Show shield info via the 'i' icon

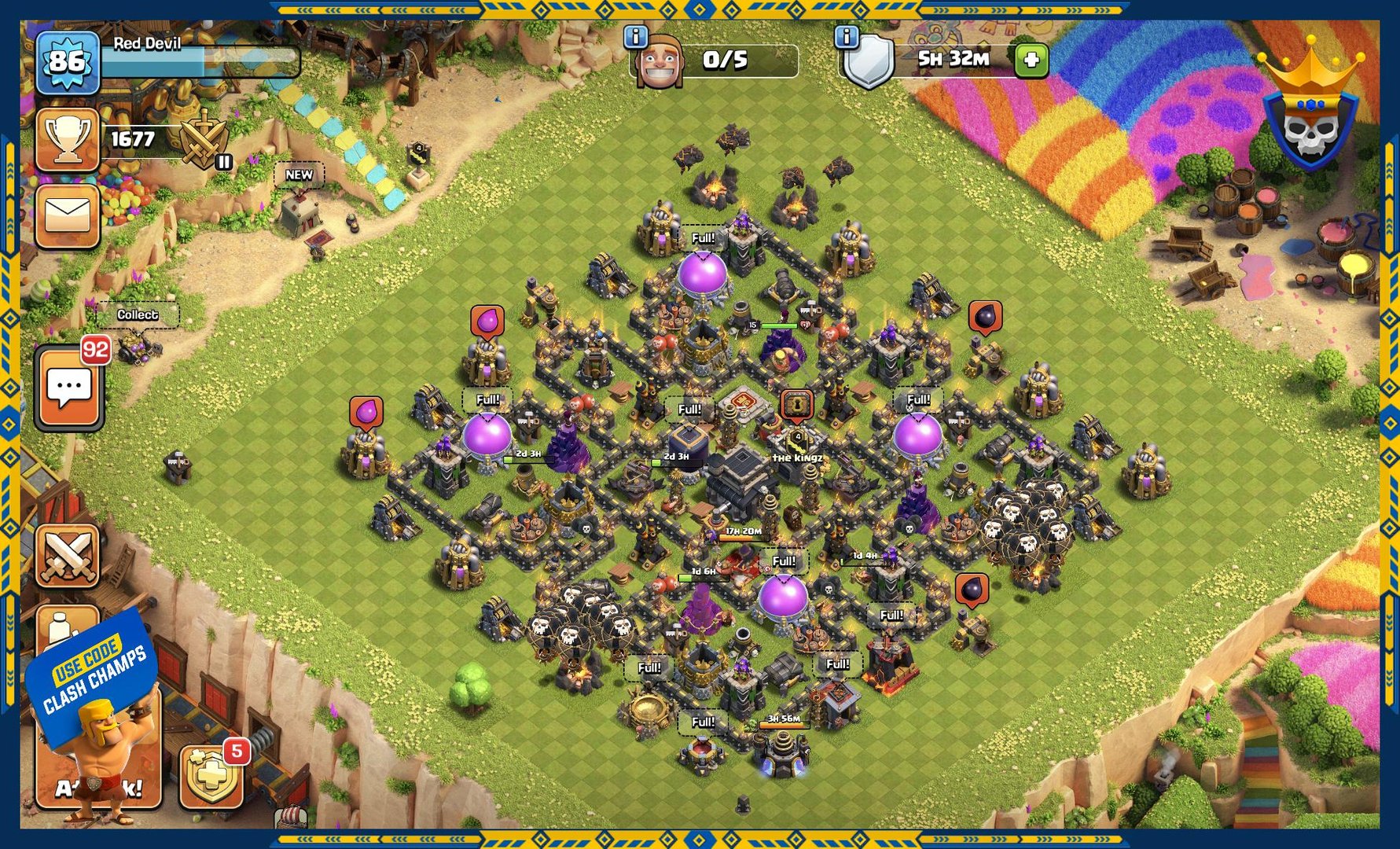point(846,36)
